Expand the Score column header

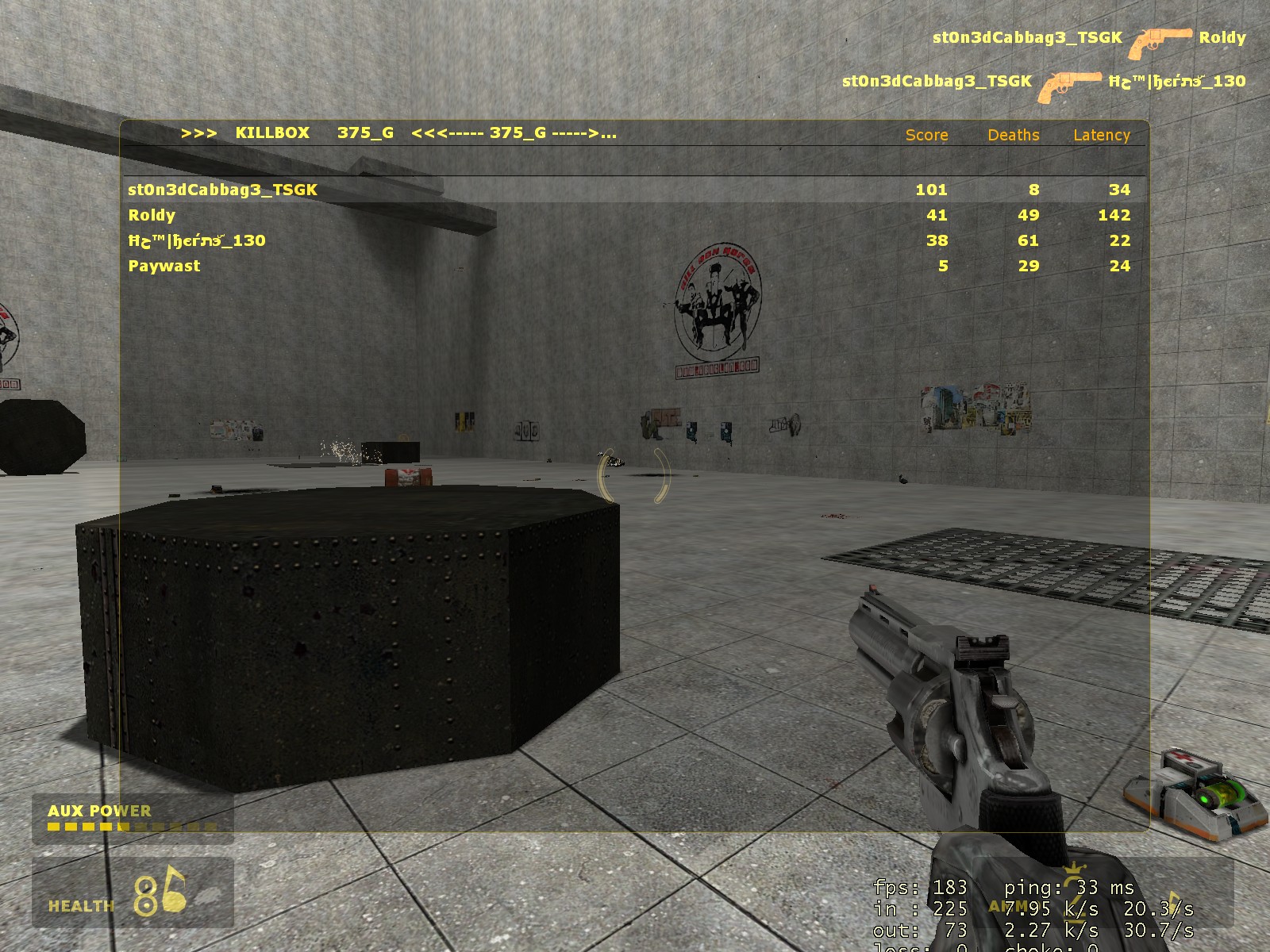click(926, 136)
